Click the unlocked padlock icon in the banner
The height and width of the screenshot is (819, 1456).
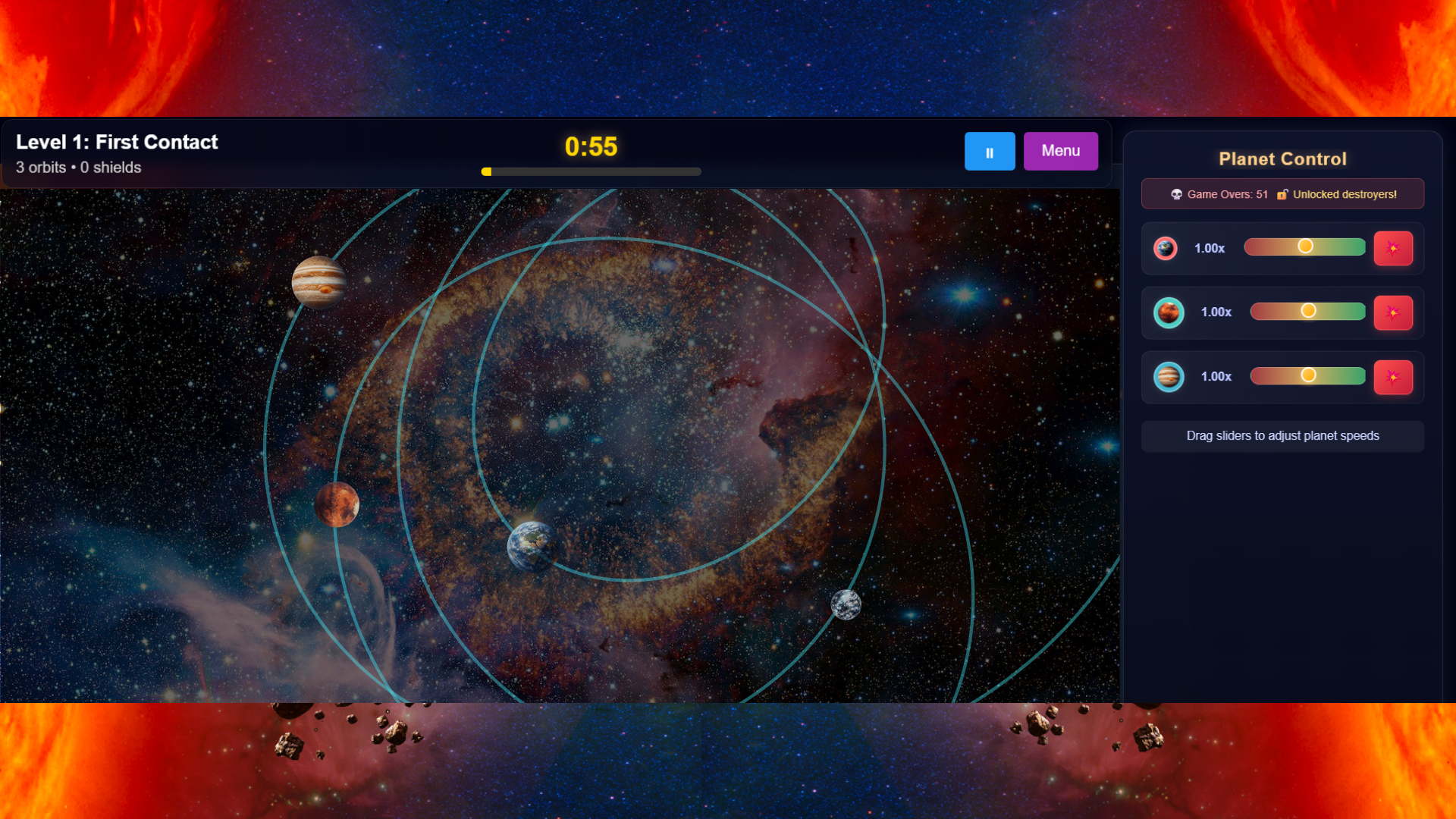point(1282,194)
